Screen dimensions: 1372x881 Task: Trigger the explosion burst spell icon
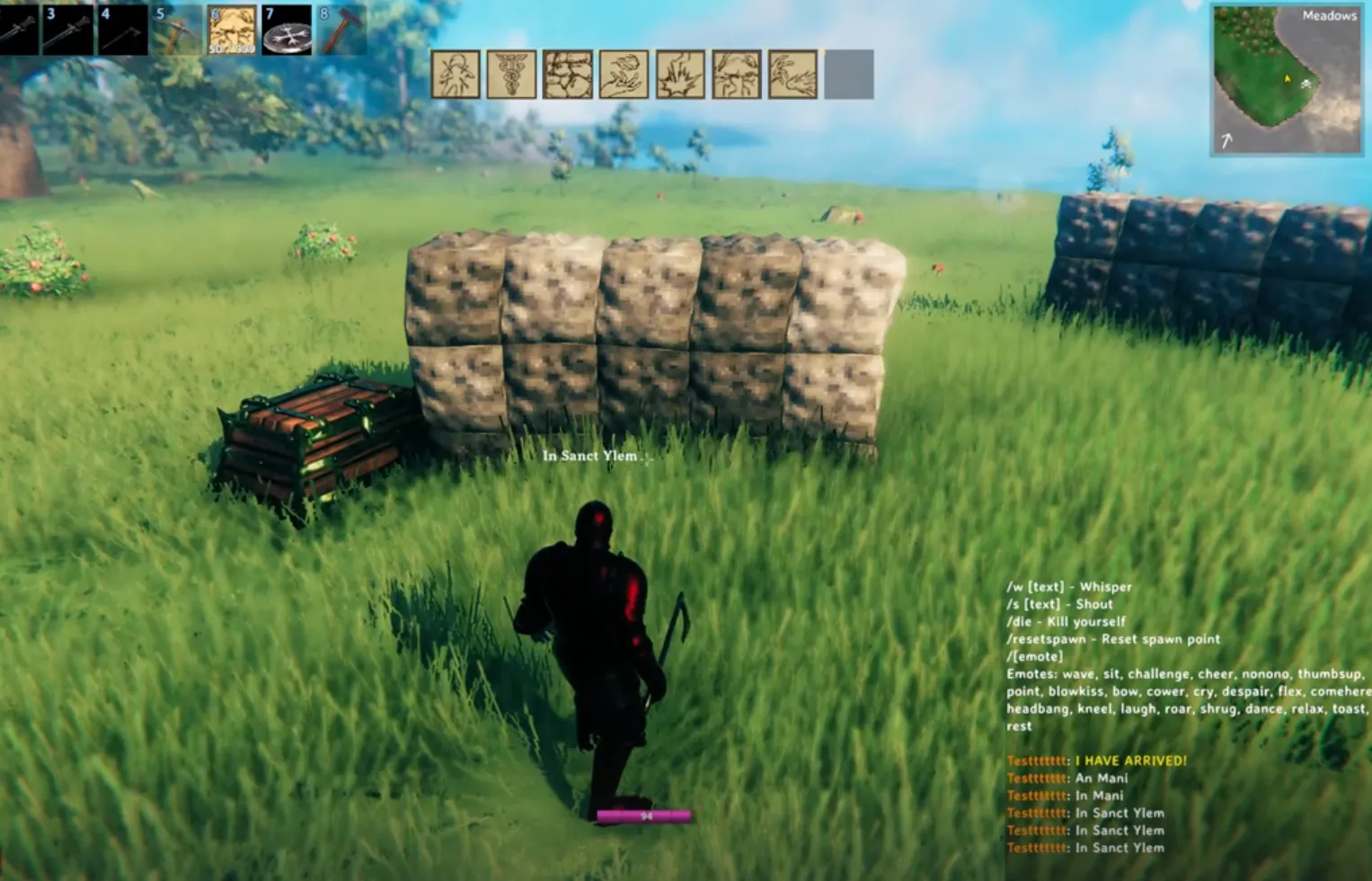coord(680,74)
